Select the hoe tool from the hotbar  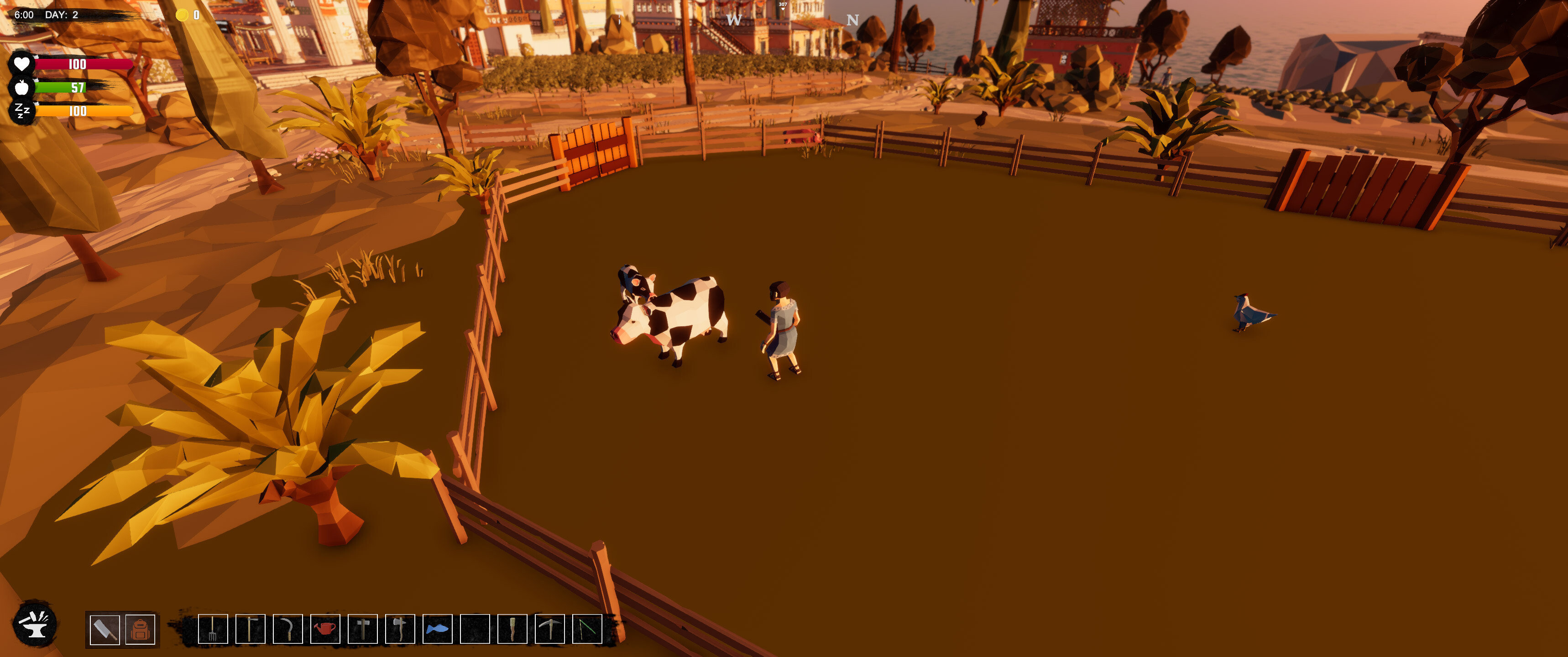pyautogui.click(x=251, y=629)
